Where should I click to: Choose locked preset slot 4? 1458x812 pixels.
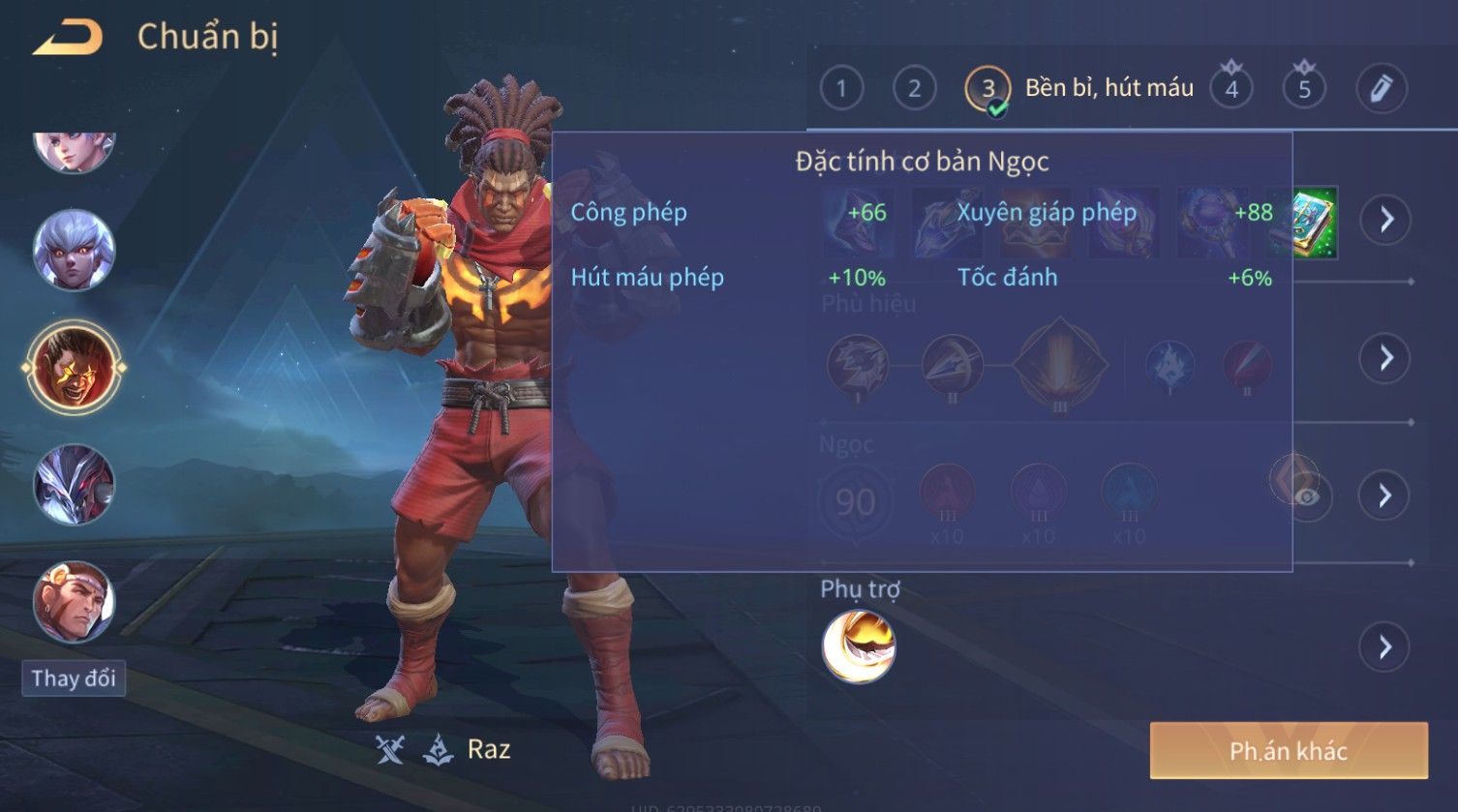(x=1231, y=89)
